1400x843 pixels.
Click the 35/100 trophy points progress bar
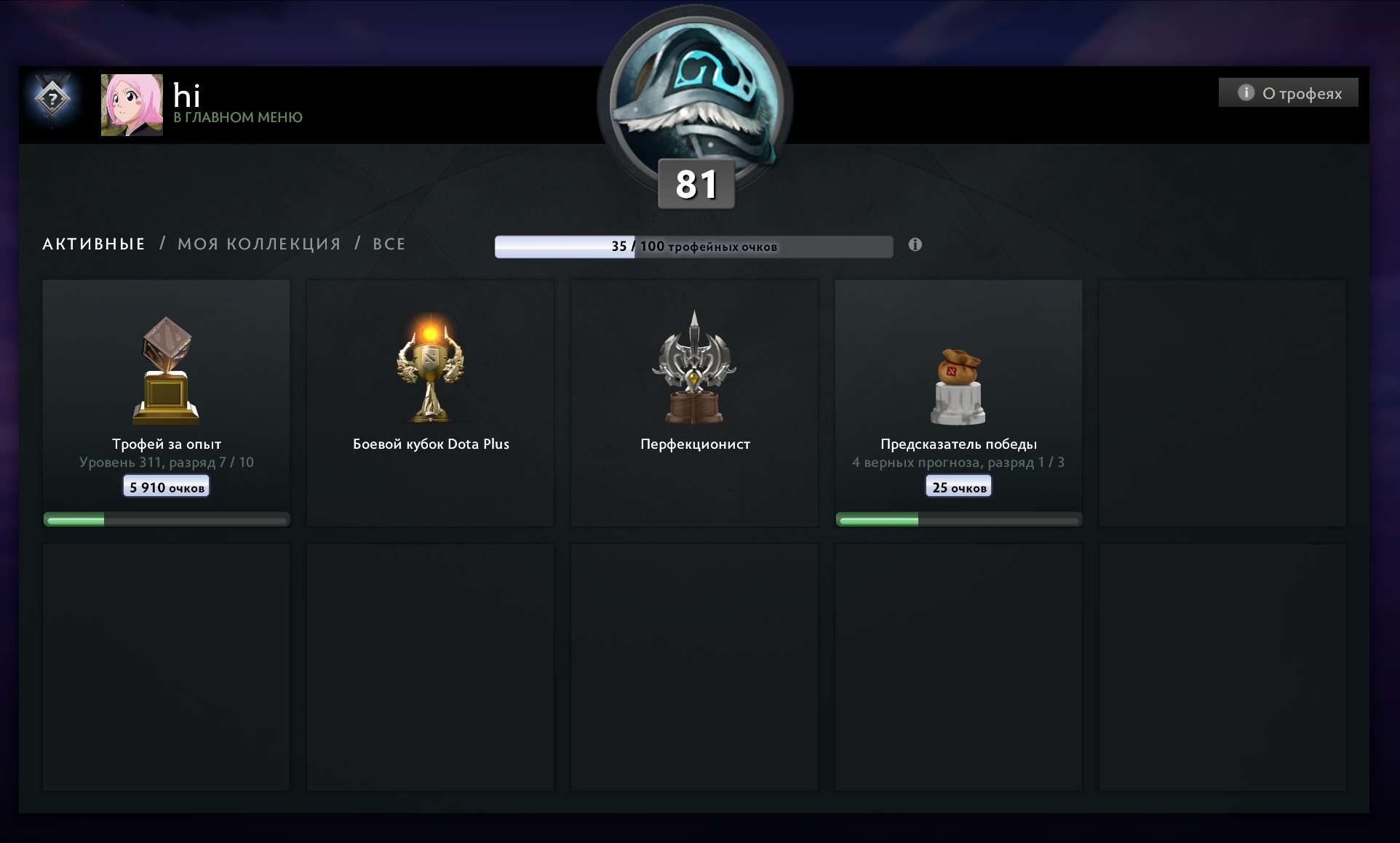(693, 247)
